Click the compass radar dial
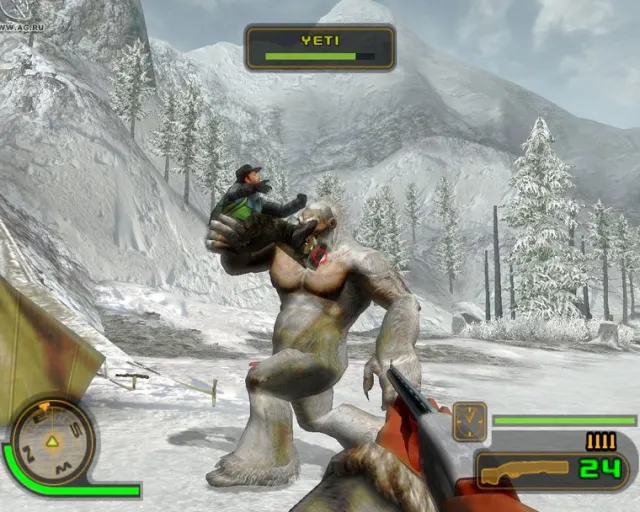The width and height of the screenshot is (640, 512). (x=52, y=441)
